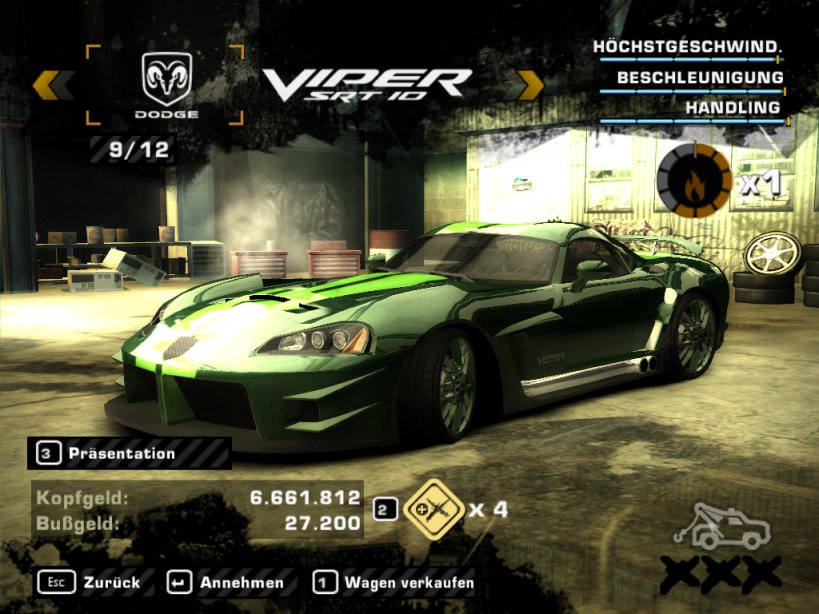Click the tow truck impound icon
The height and width of the screenshot is (614, 819).
[727, 526]
